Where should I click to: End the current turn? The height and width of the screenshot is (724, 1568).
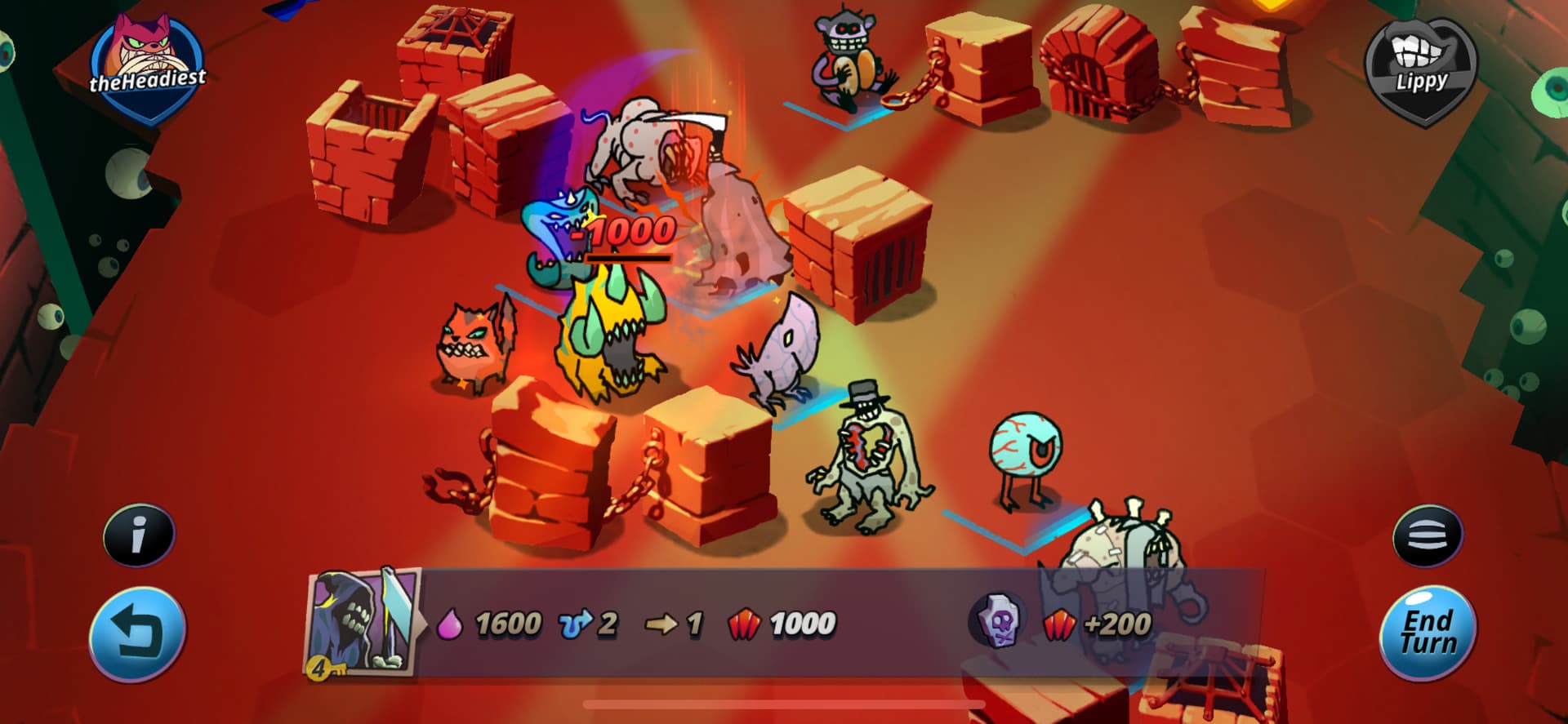click(x=1428, y=633)
